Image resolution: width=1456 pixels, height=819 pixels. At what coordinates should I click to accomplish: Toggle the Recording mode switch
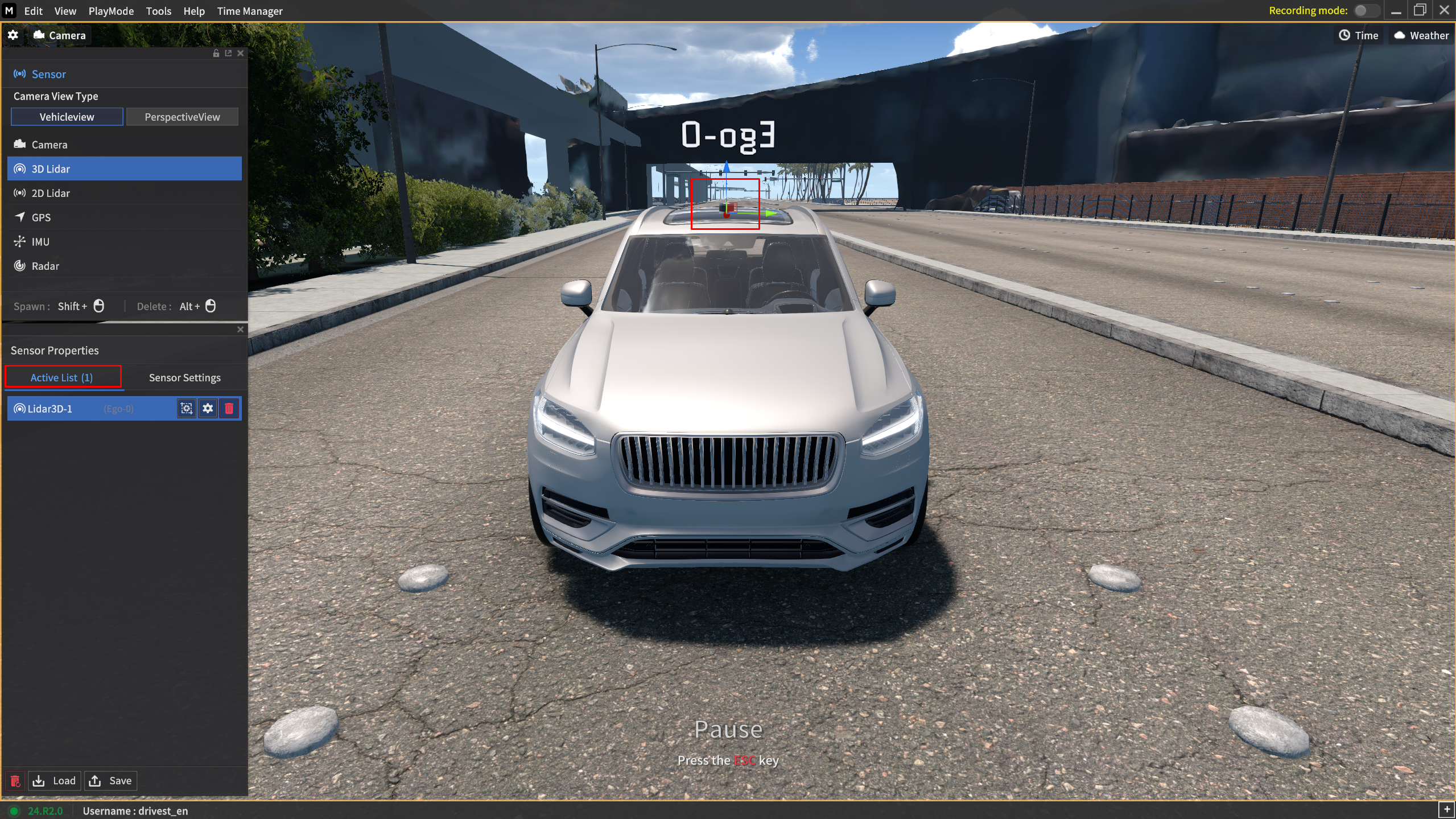coord(1366,11)
